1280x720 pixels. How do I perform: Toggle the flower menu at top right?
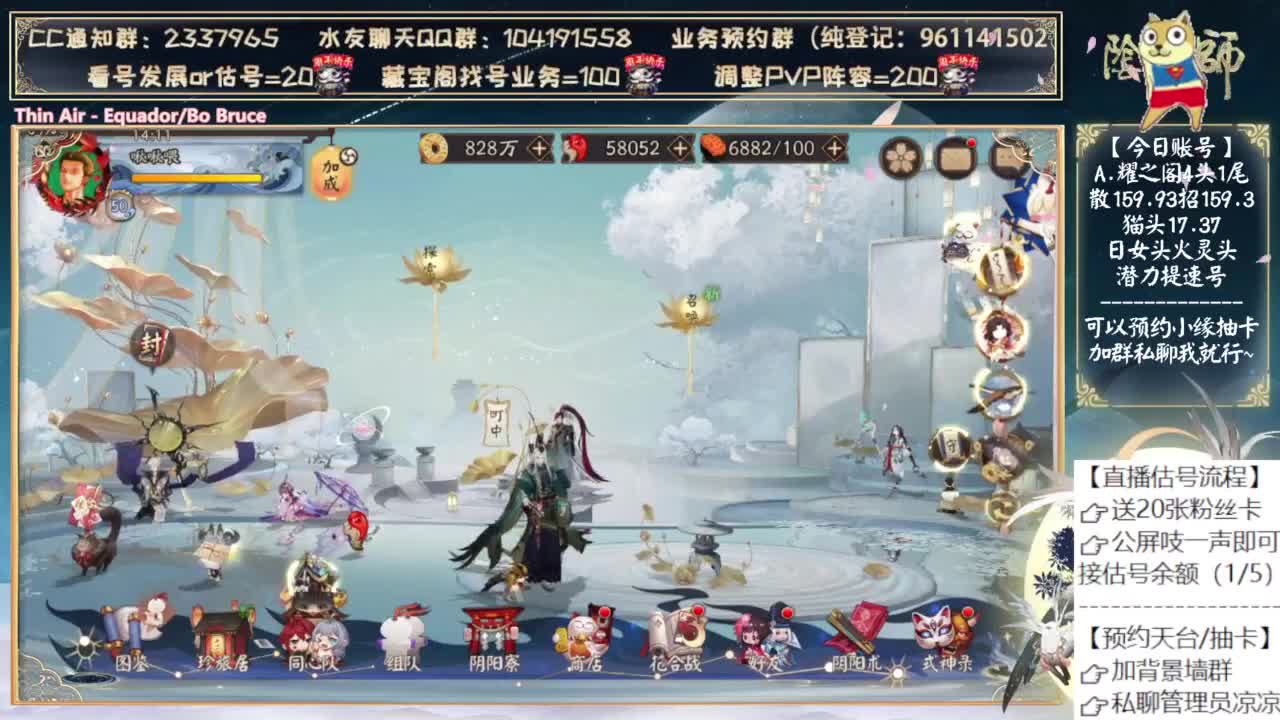click(x=901, y=158)
